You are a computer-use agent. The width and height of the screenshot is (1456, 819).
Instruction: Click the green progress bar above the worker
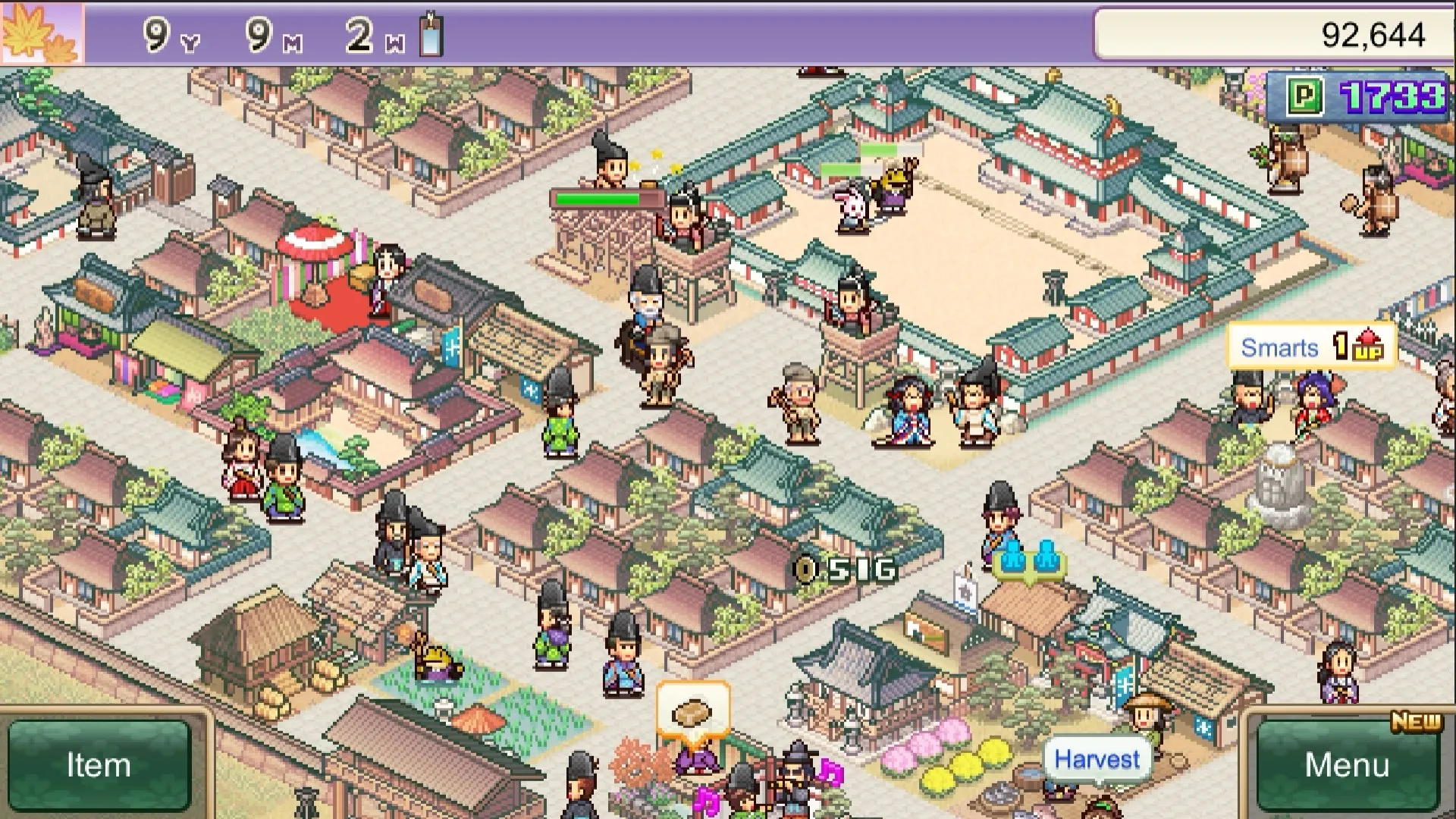(x=599, y=197)
